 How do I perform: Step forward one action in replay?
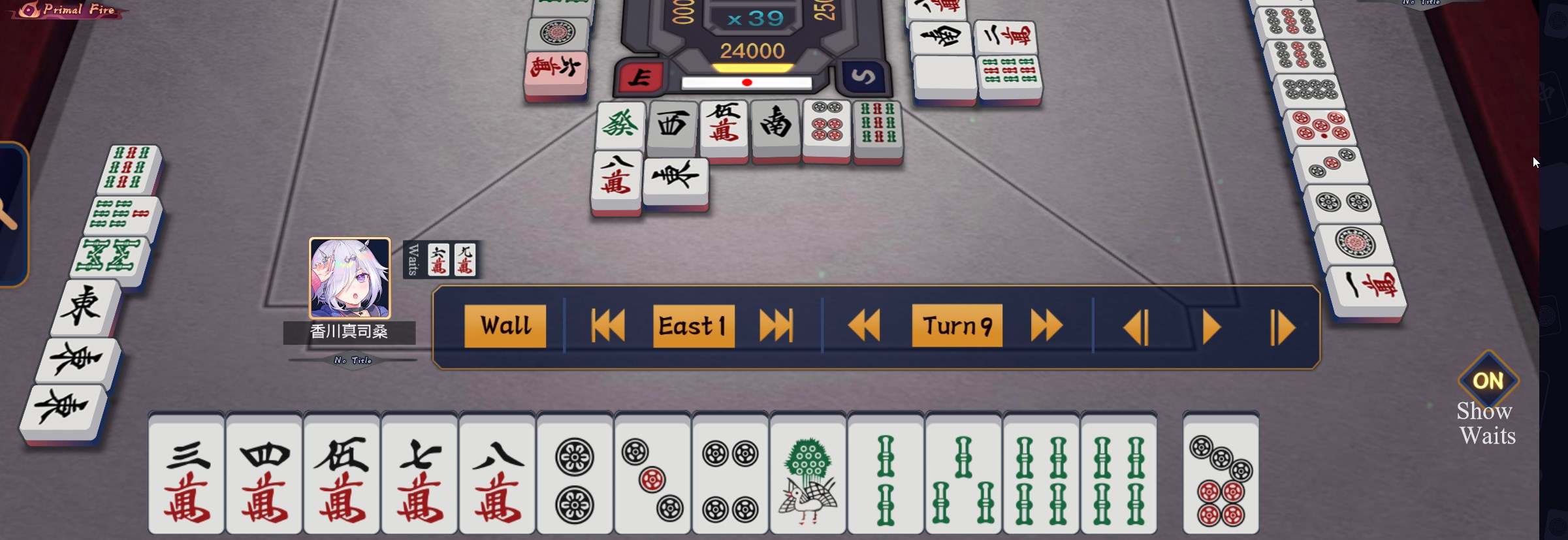point(1283,327)
